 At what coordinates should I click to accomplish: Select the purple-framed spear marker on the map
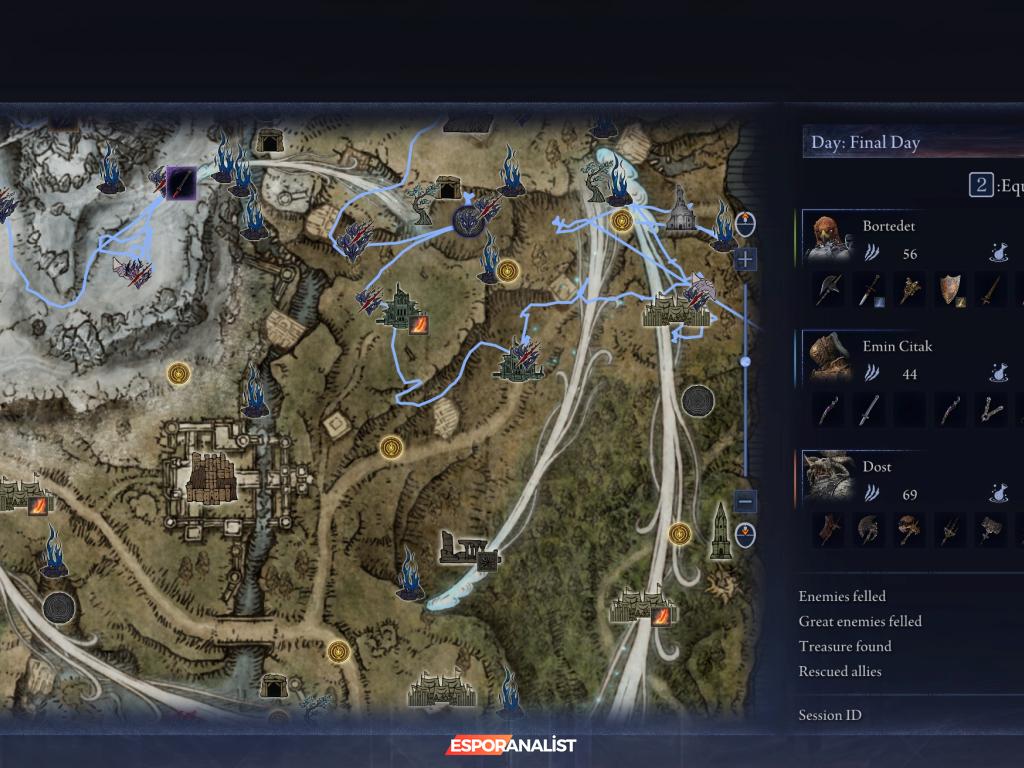[181, 183]
